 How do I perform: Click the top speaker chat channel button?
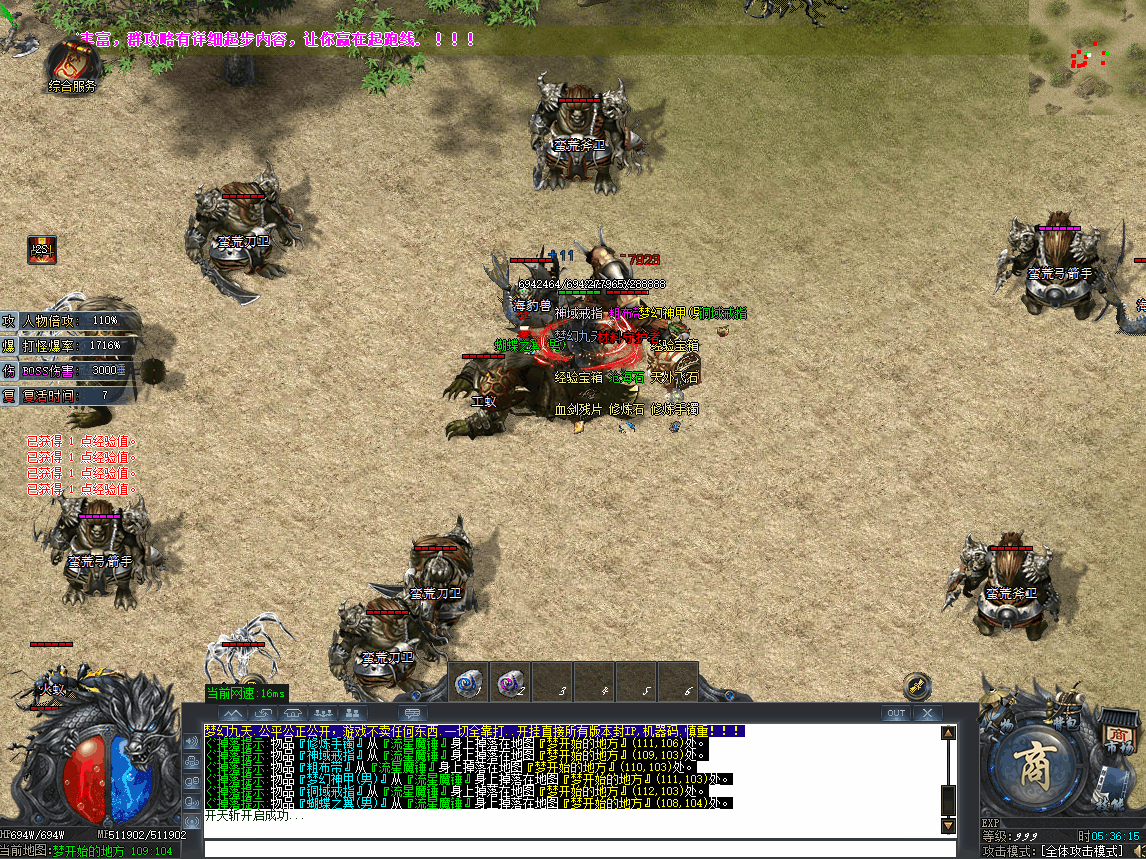point(191,741)
